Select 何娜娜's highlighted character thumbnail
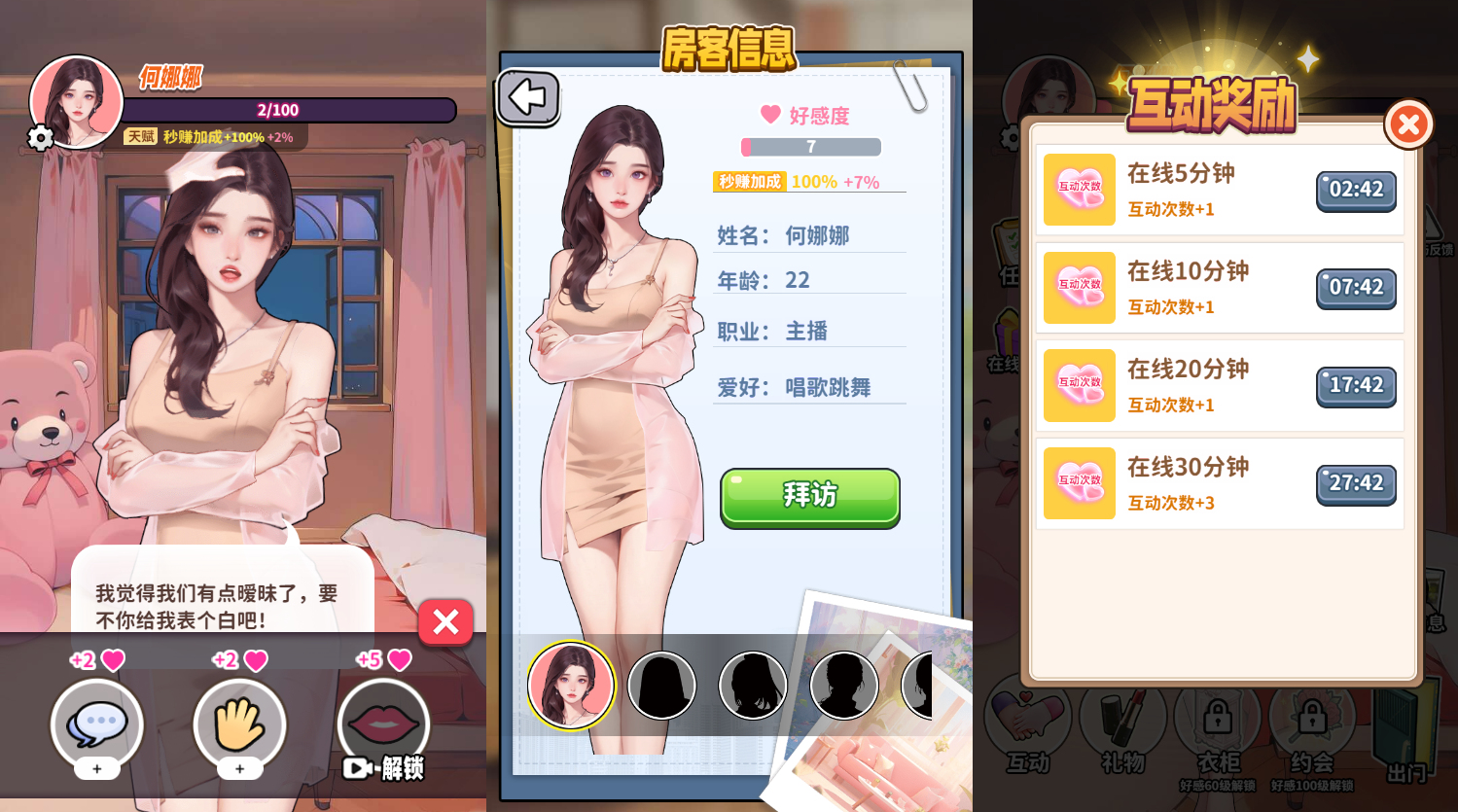Viewport: 1458px width, 812px height. (571, 684)
